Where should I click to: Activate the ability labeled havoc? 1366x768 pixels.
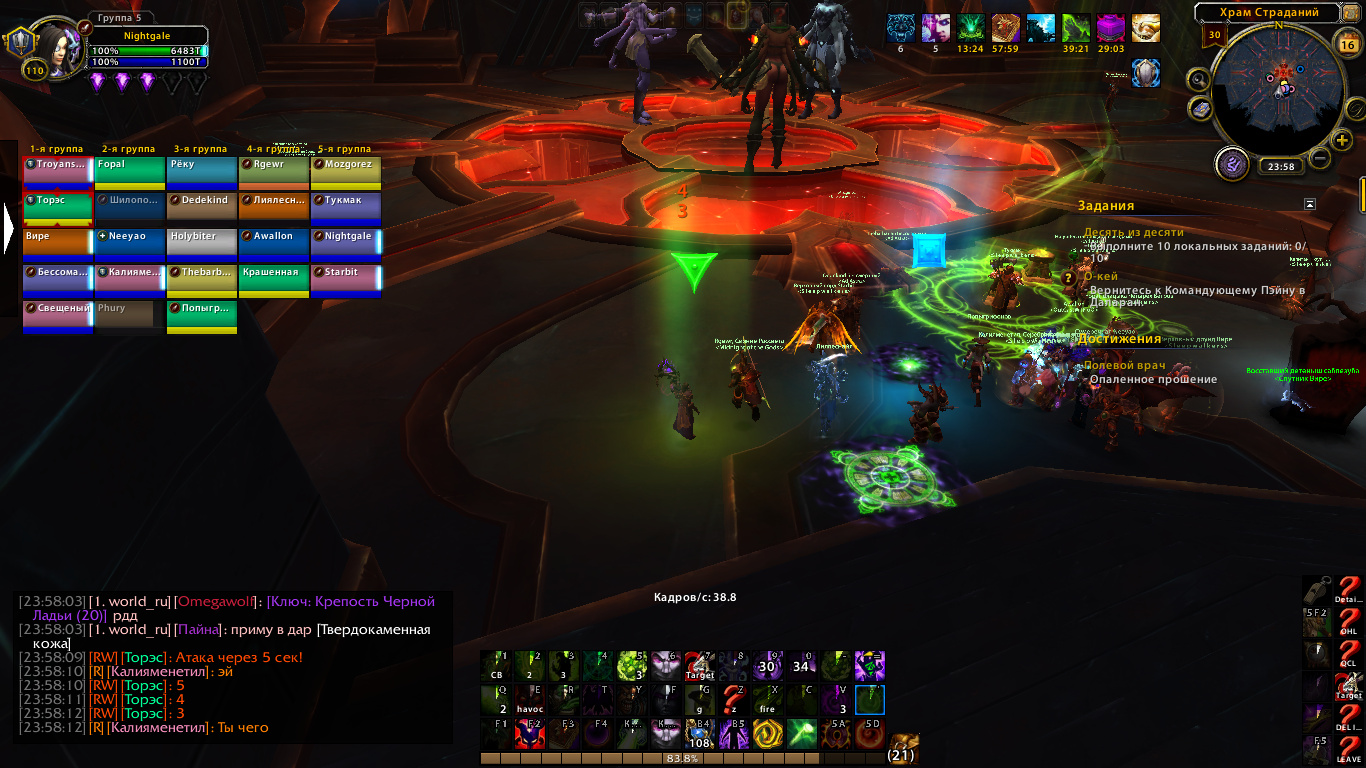click(x=531, y=701)
